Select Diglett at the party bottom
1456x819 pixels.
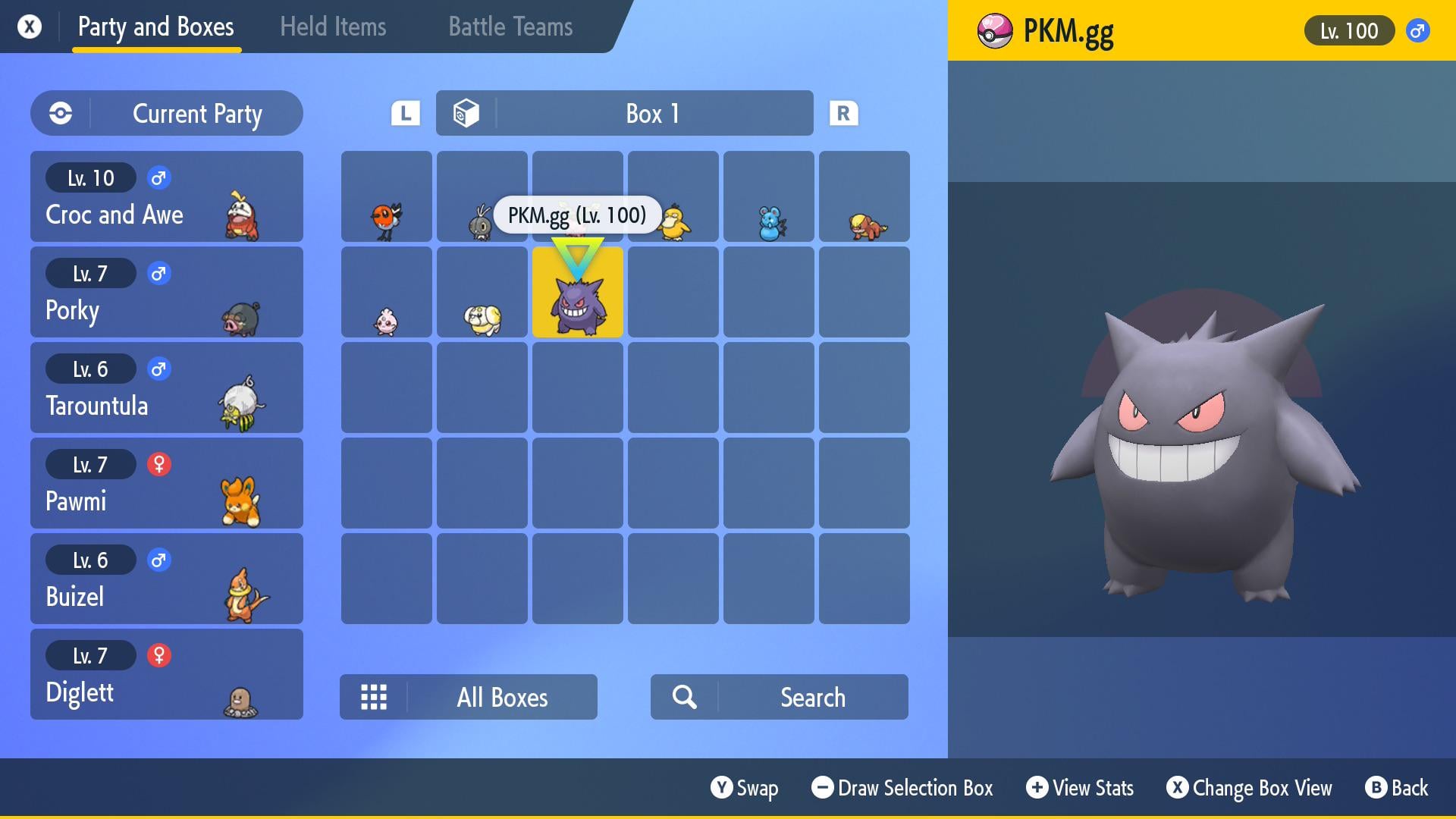167,674
